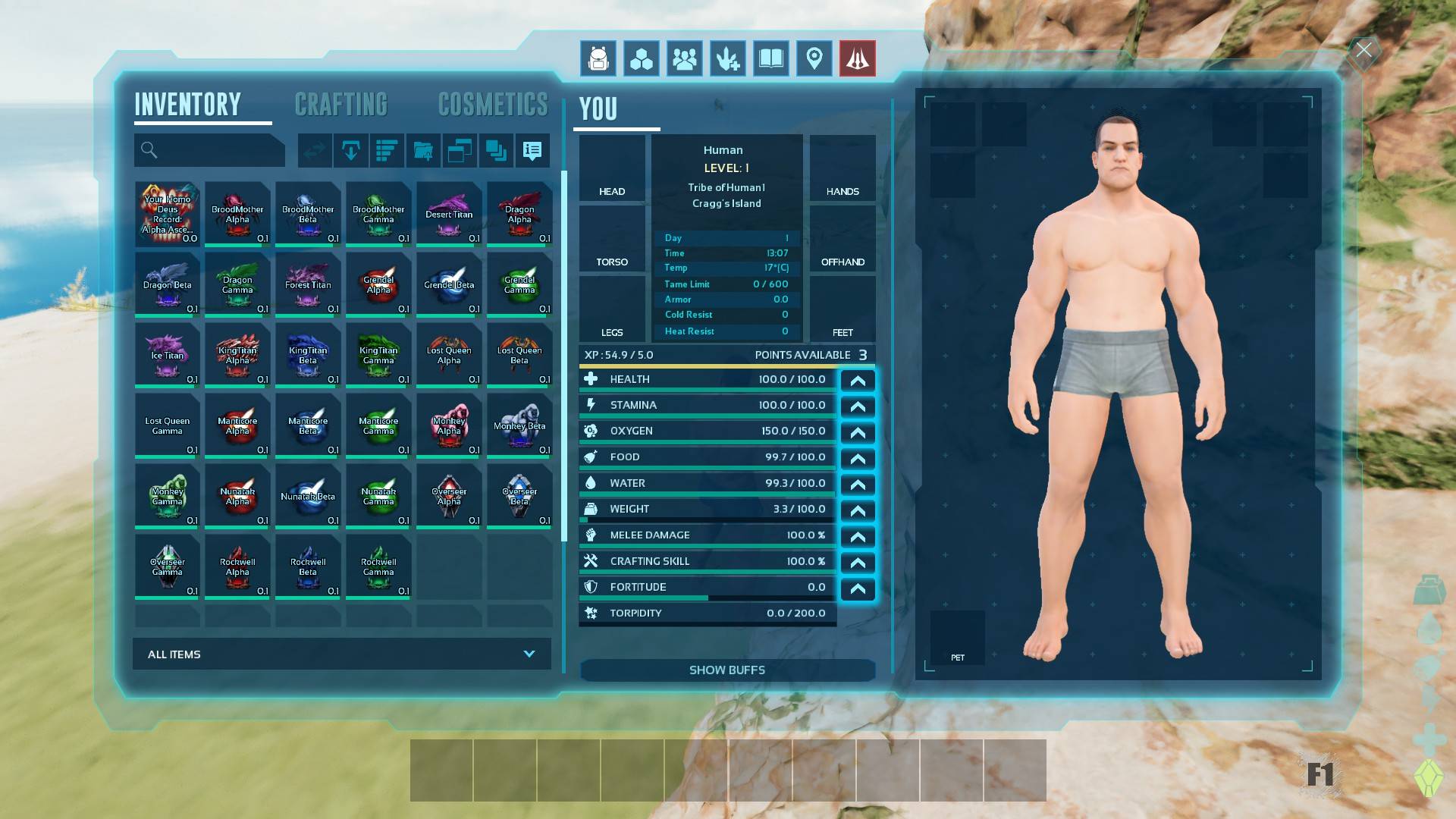Image resolution: width=1456 pixels, height=819 pixels.
Task: Open the tribe members menu icon
Action: pyautogui.click(x=685, y=58)
